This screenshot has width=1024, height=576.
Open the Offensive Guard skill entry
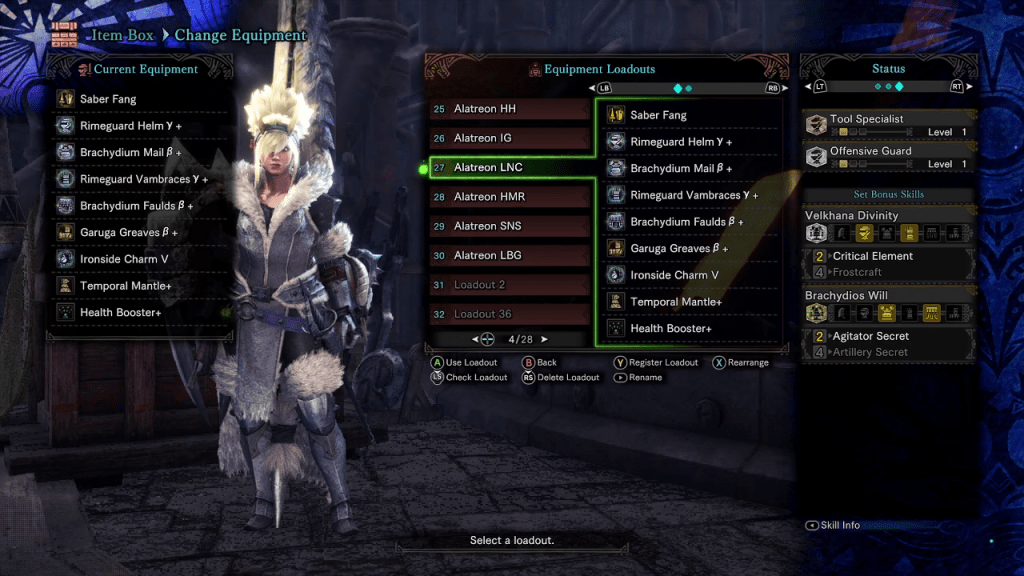(x=888, y=157)
